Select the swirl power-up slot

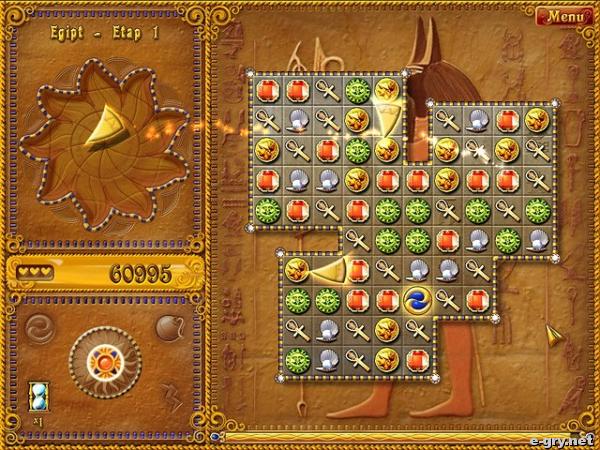click(x=39, y=327)
